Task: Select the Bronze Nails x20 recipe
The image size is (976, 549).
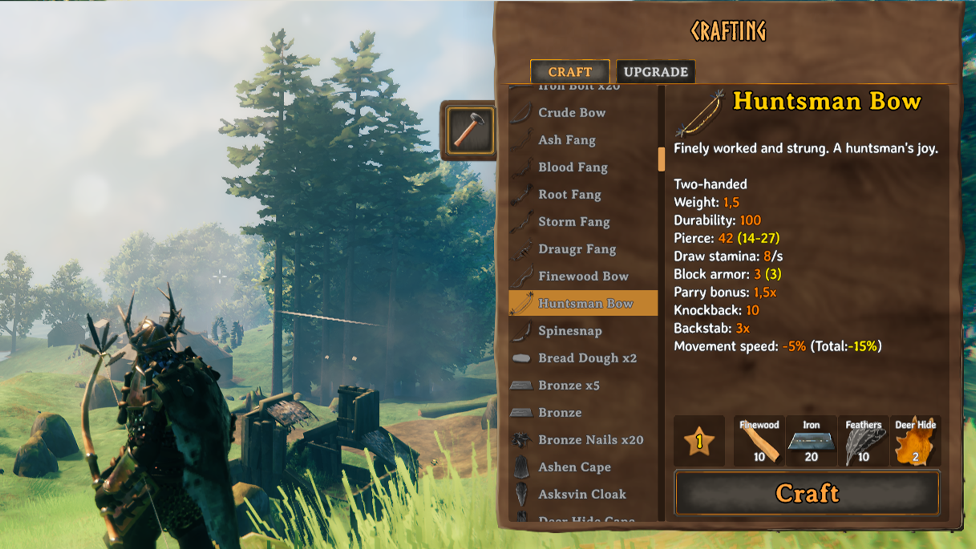Action: [590, 440]
